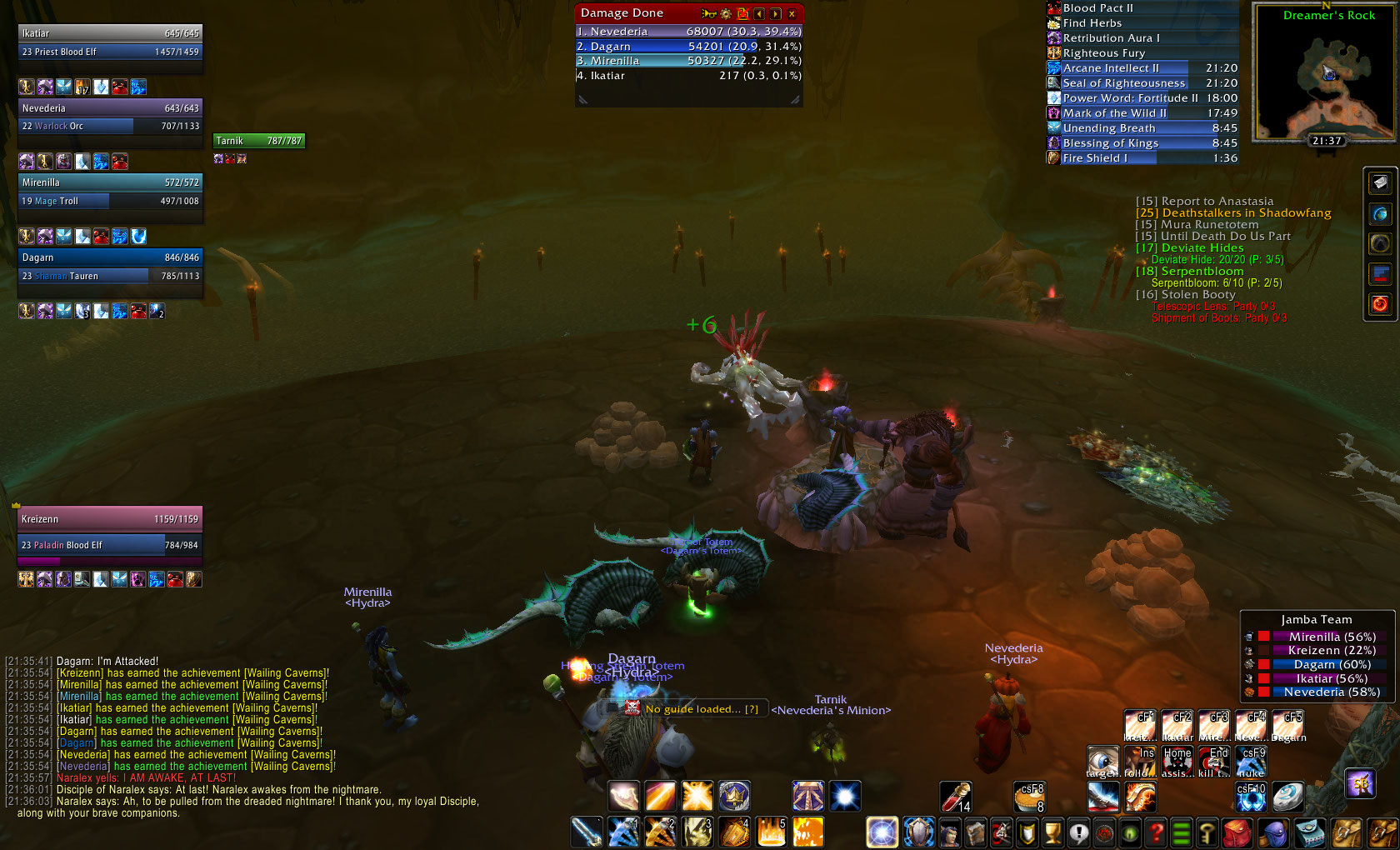1400x850 pixels.
Task: Close the Damage Done meter window
Action: [x=792, y=13]
